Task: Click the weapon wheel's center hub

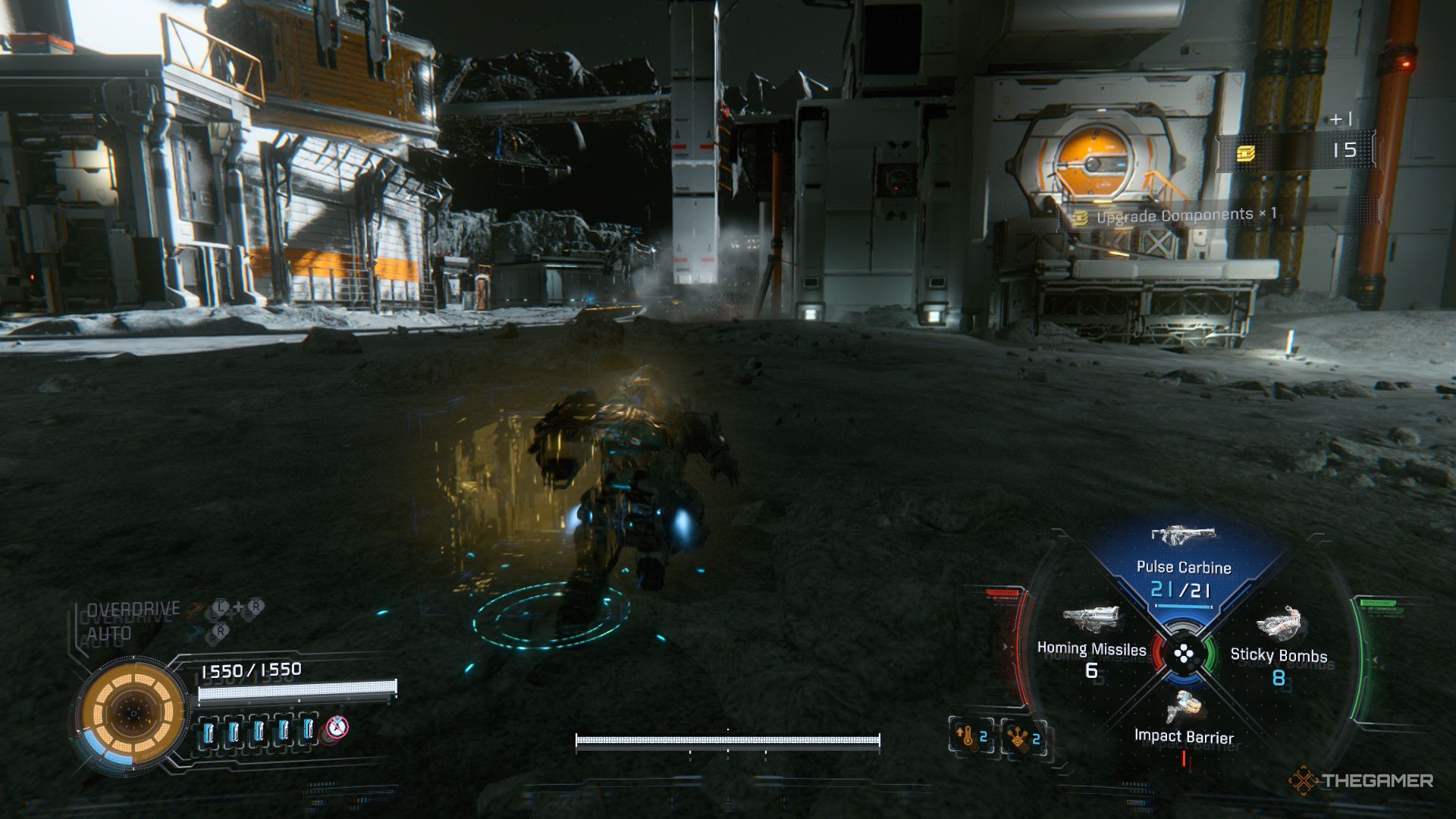Action: (1183, 654)
